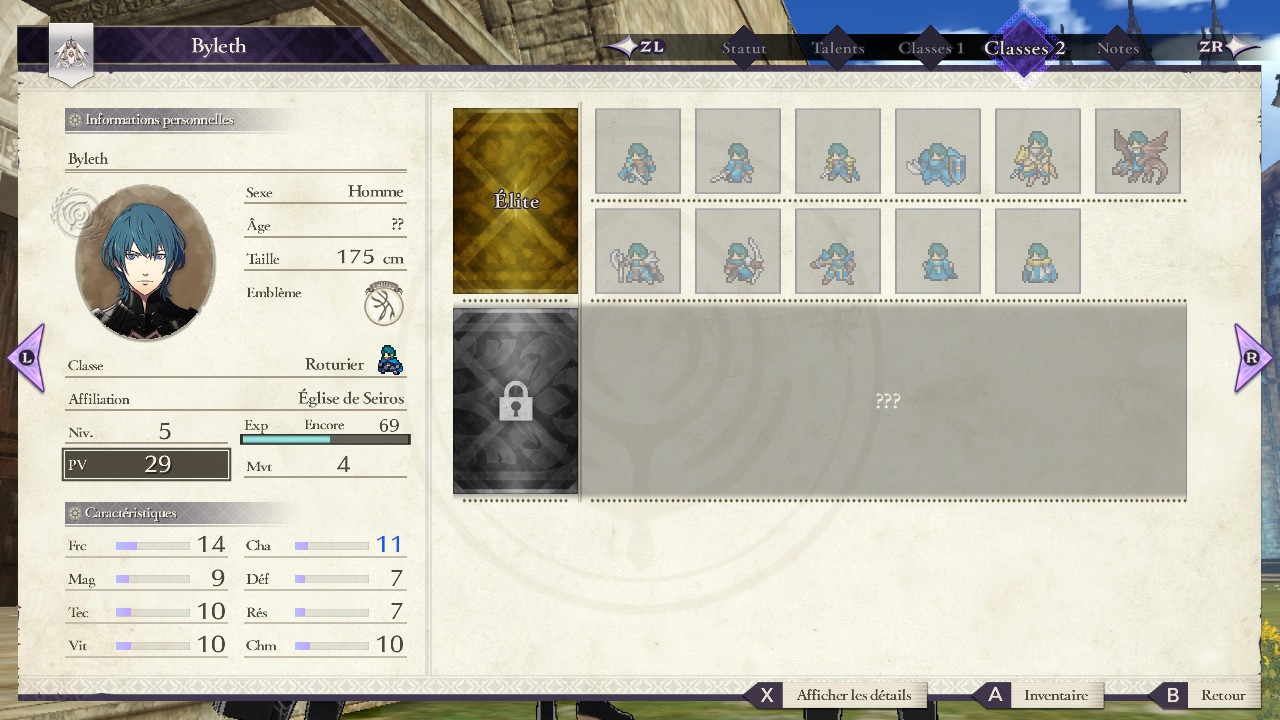Viewport: 1280px width, 720px height.
Task: Switch to the Statut tab
Action: click(744, 48)
